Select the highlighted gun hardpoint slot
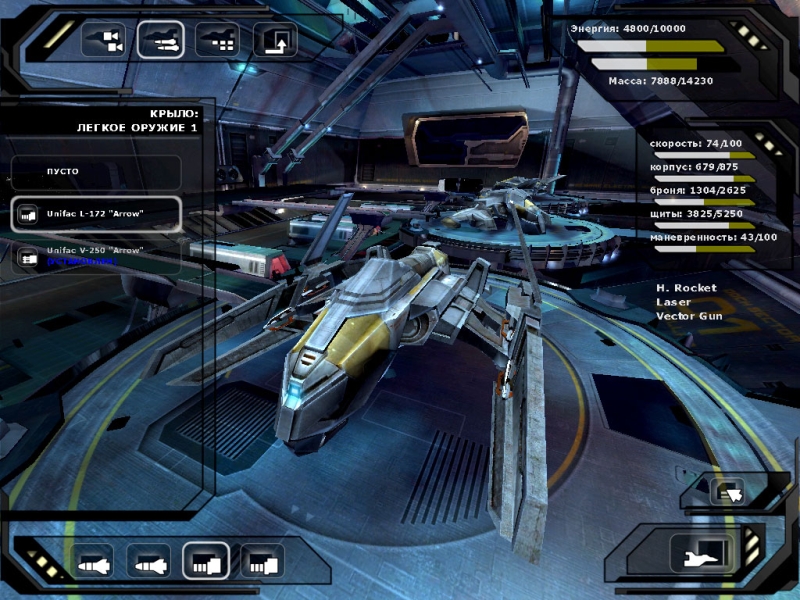This screenshot has height=600, width=800. coord(206,562)
